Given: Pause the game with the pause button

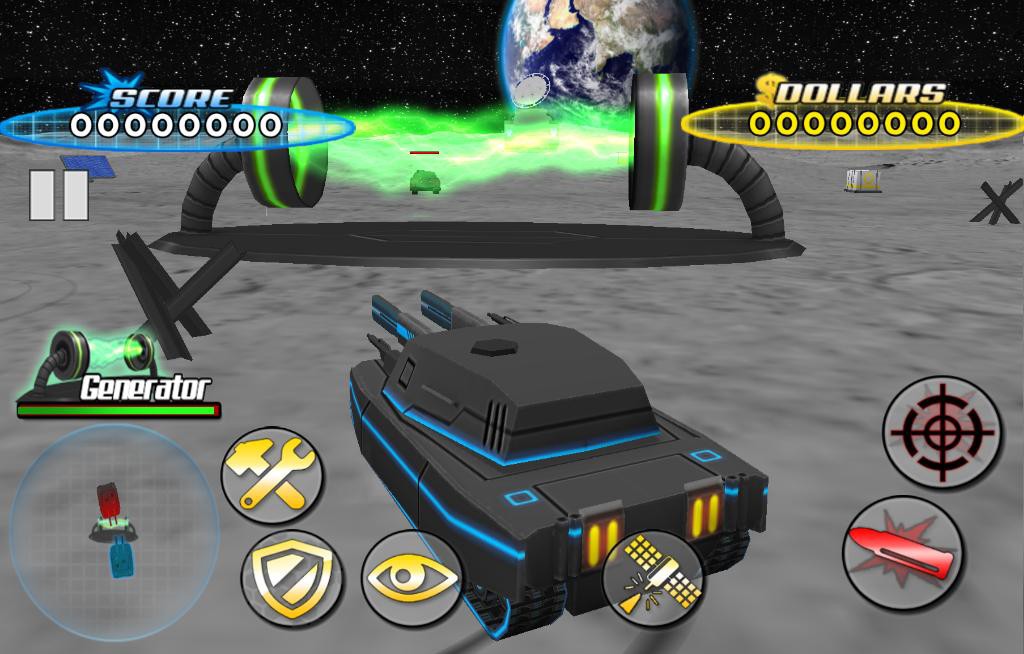Looking at the screenshot, I should point(59,194).
